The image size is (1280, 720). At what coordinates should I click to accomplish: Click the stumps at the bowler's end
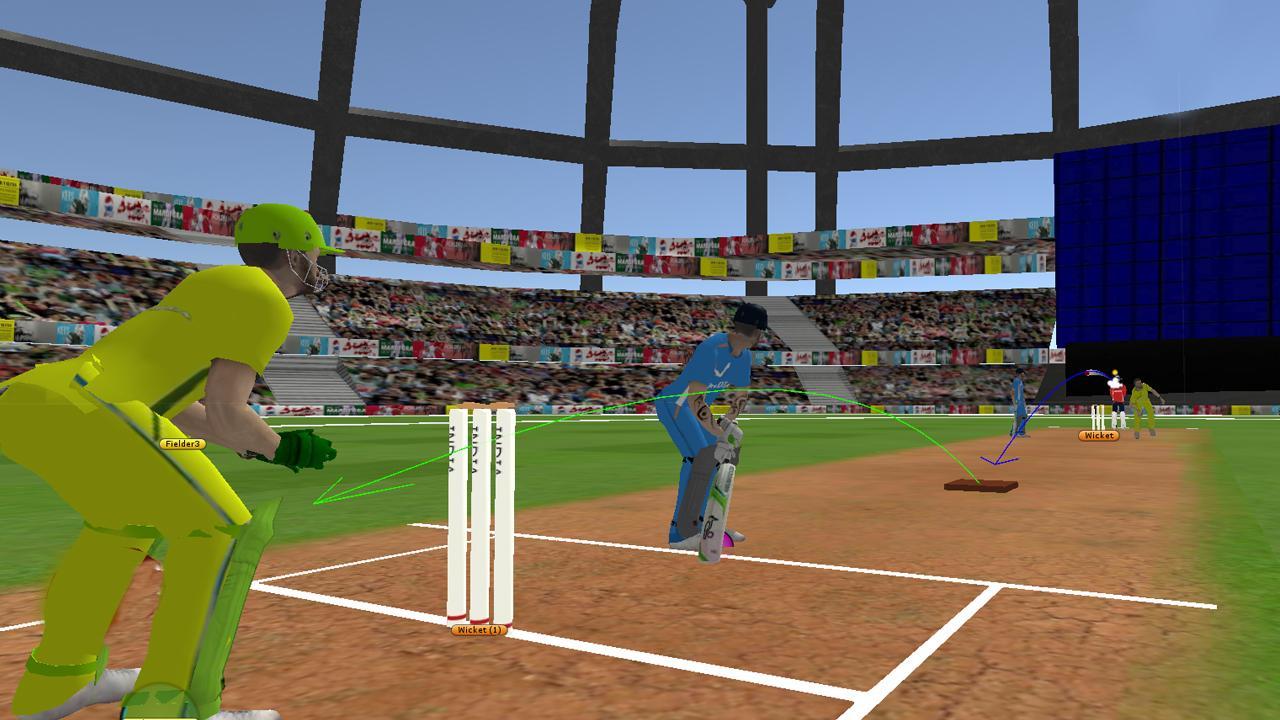click(1098, 416)
